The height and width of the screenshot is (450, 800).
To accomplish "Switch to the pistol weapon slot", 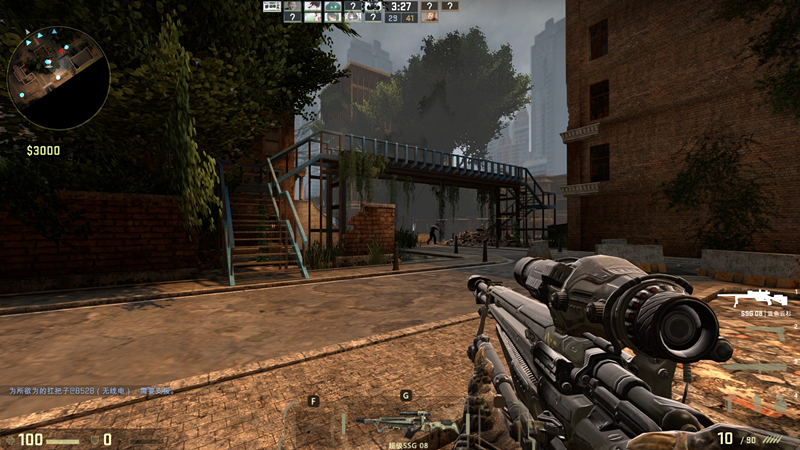I will (x=763, y=334).
